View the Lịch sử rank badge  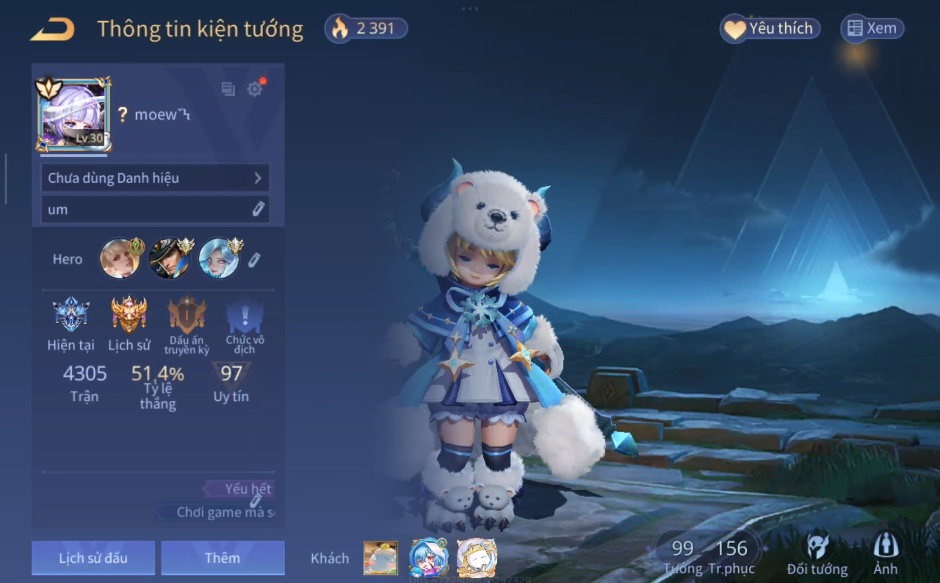coord(129,317)
